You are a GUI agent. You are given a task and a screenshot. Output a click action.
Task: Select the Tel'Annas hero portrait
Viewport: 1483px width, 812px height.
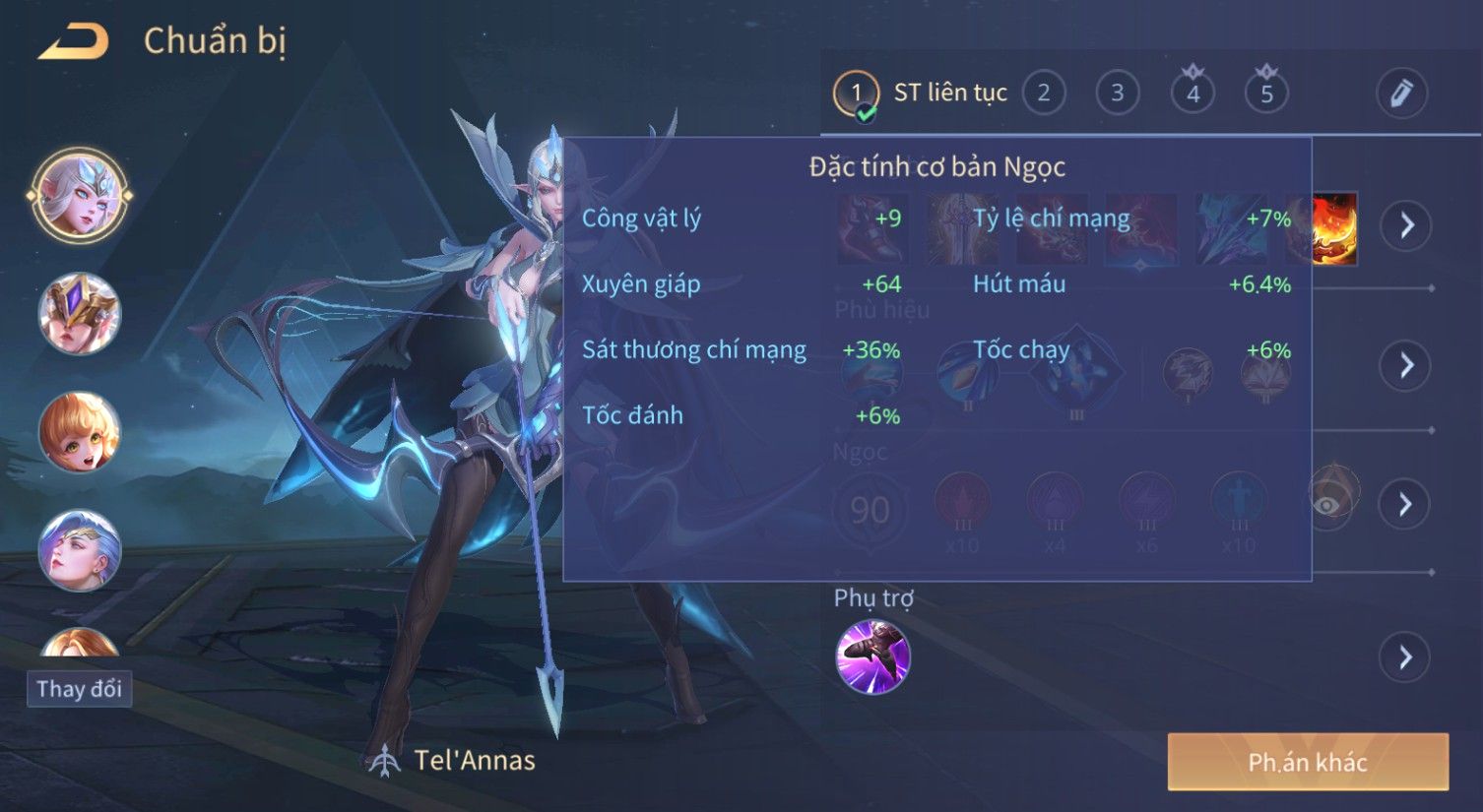tap(80, 196)
